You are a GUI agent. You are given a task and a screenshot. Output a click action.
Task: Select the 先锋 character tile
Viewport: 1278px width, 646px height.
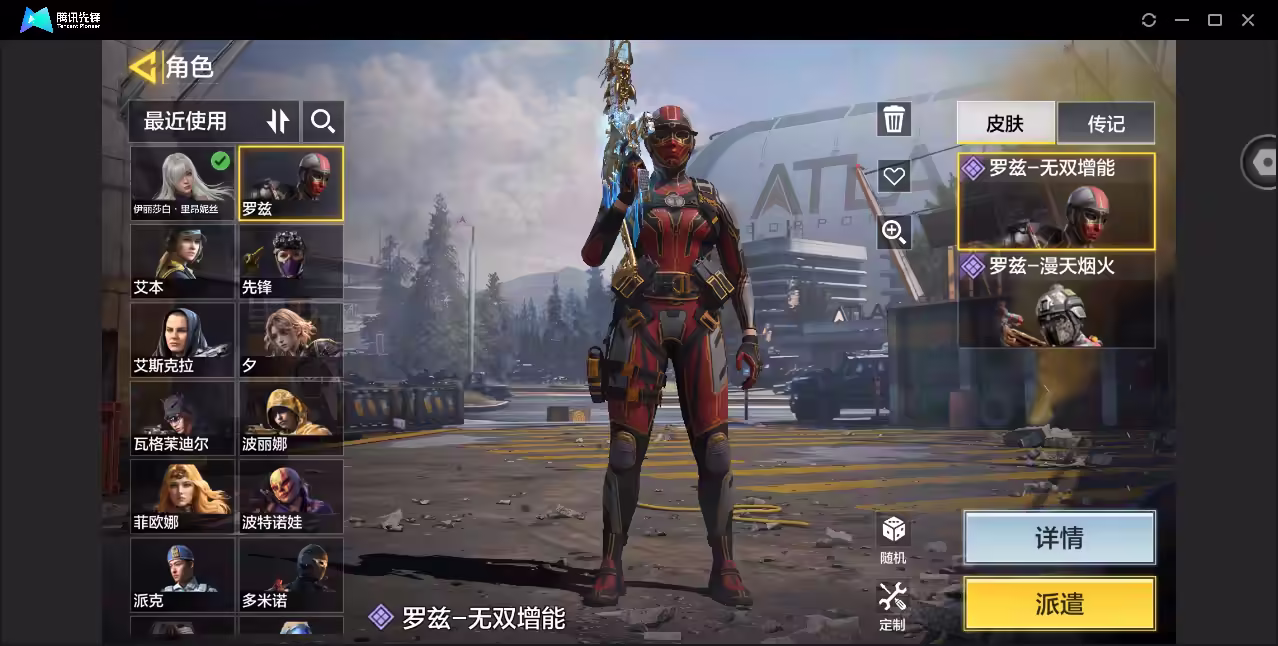(291, 261)
